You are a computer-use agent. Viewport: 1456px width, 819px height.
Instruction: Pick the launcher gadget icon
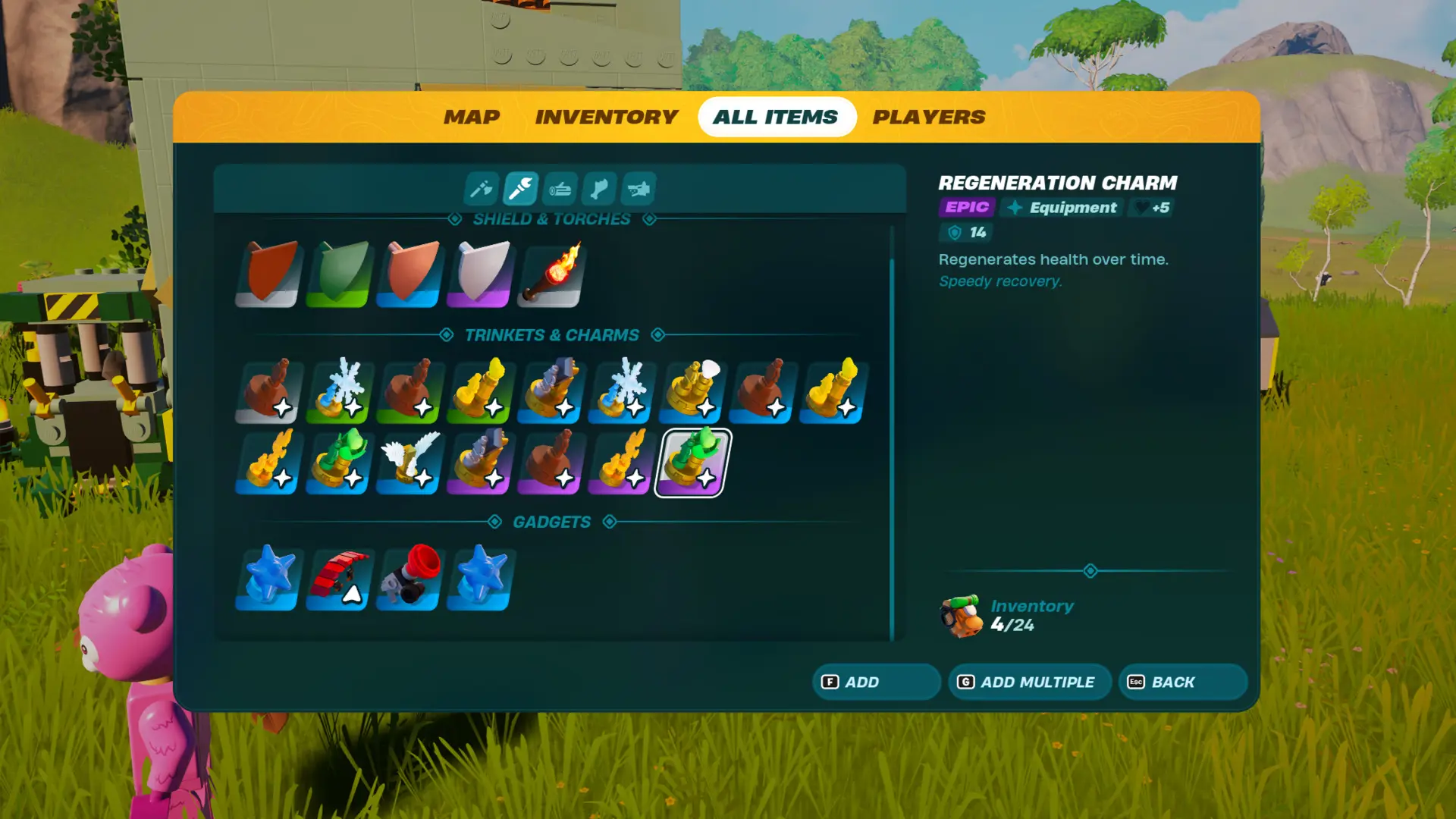tap(407, 580)
